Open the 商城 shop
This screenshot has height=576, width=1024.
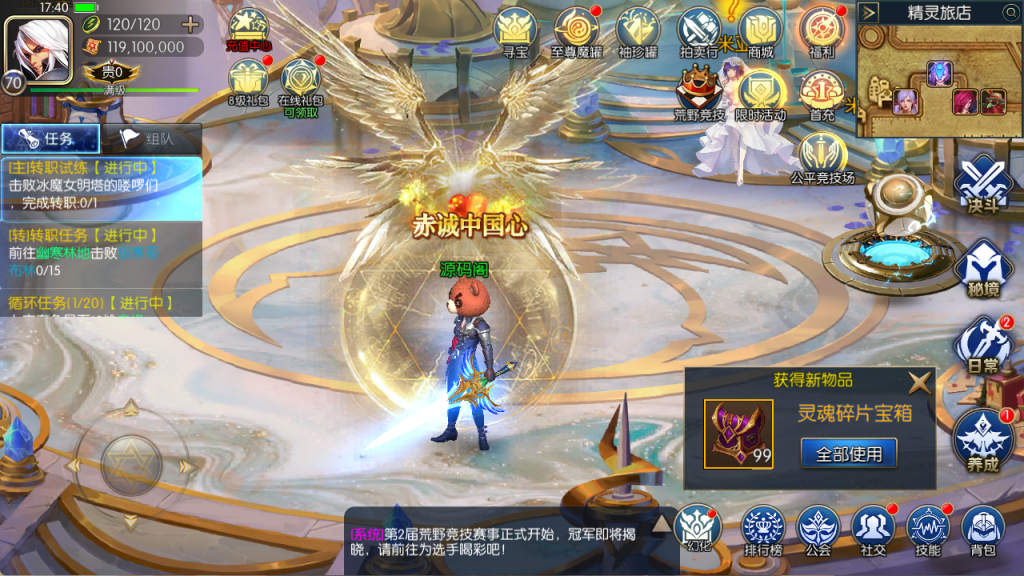tap(760, 30)
